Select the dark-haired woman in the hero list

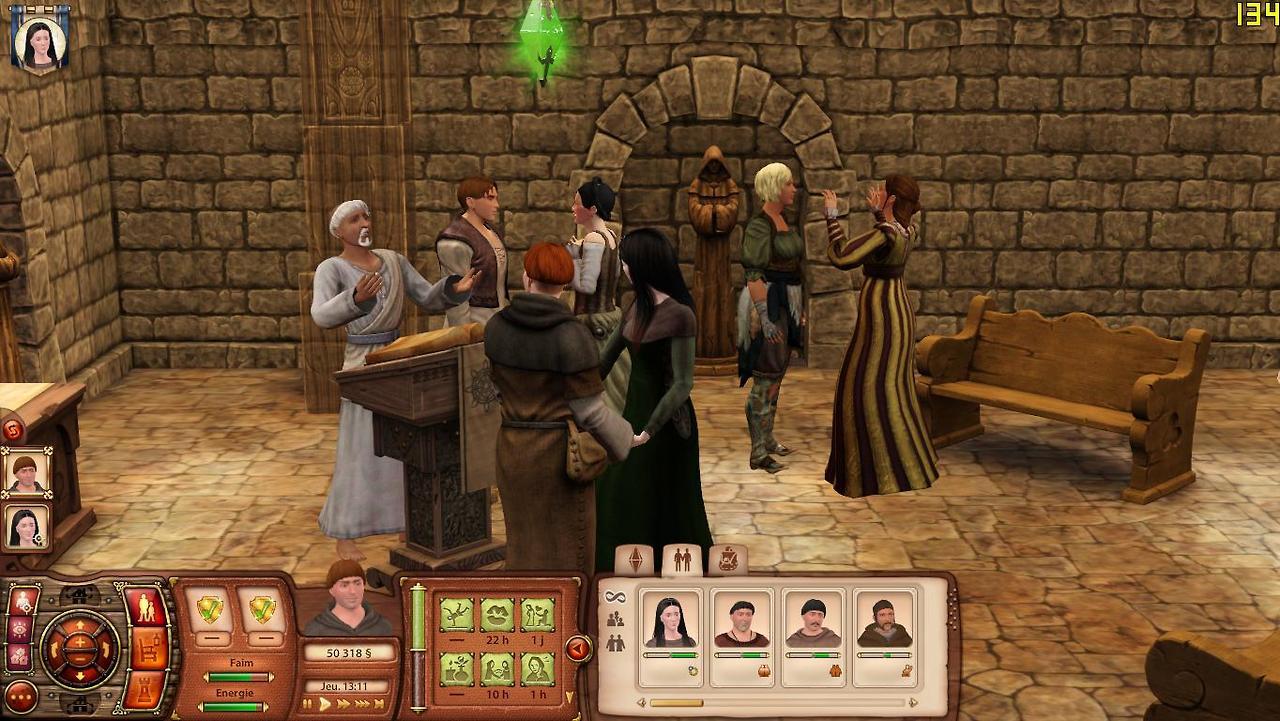(x=26, y=526)
